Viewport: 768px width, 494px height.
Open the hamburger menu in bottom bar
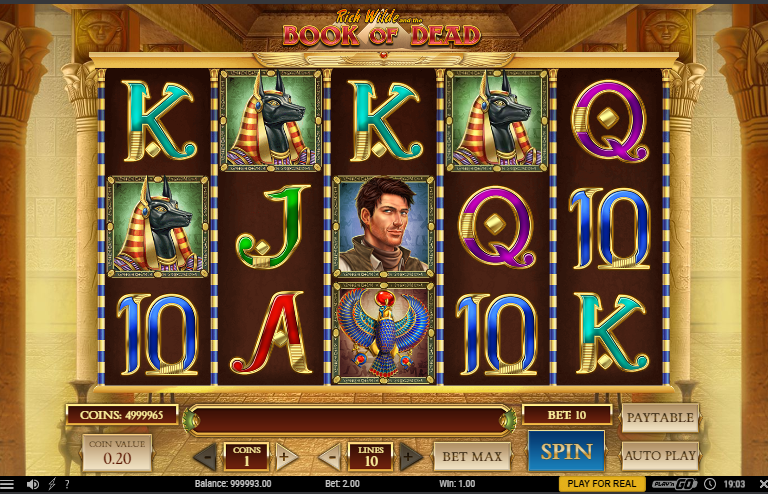coord(8,485)
